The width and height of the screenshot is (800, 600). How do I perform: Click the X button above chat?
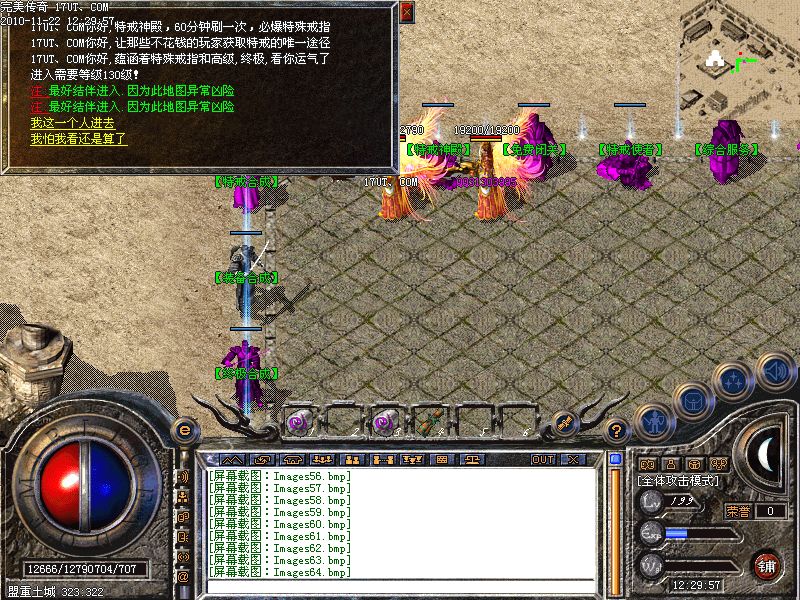(572, 459)
